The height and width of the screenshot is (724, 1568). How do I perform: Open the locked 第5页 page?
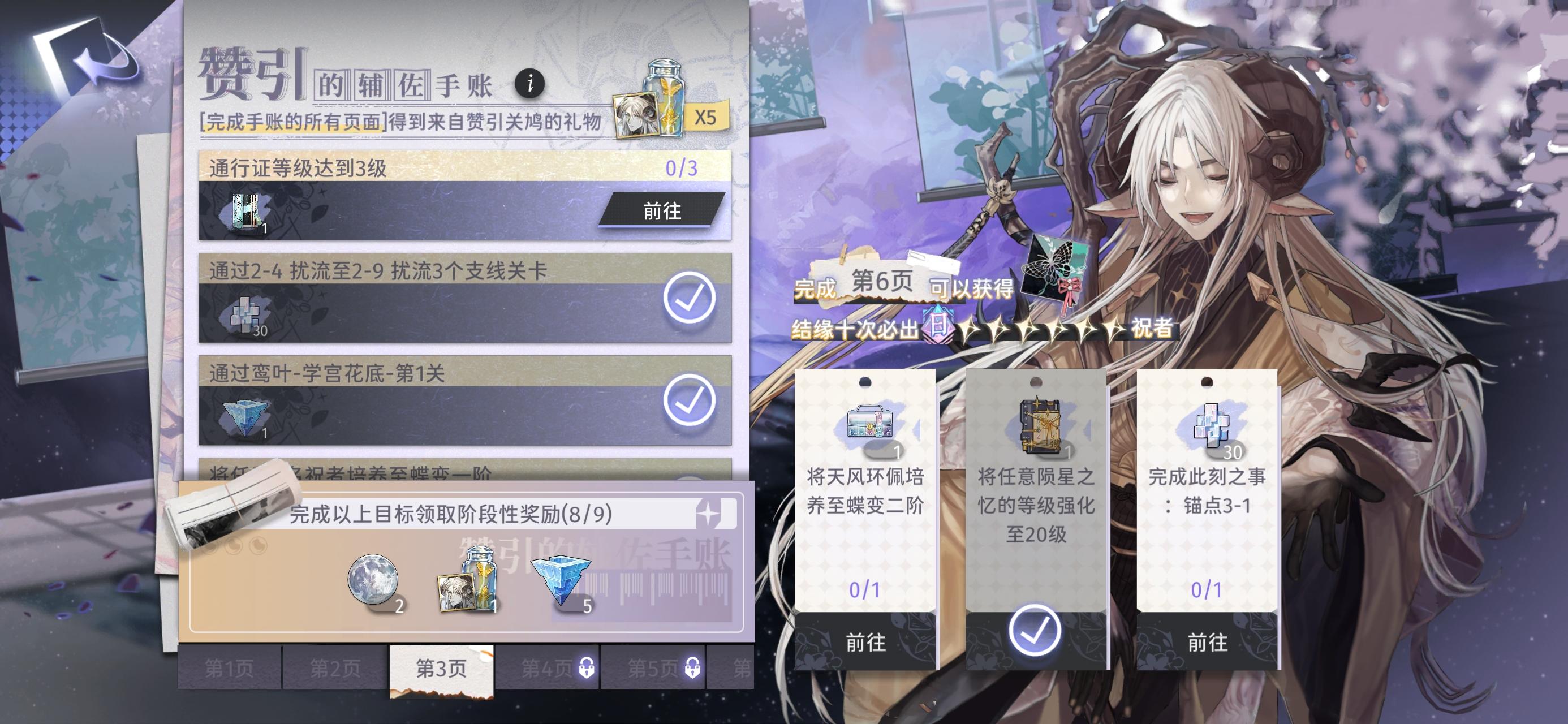653,667
